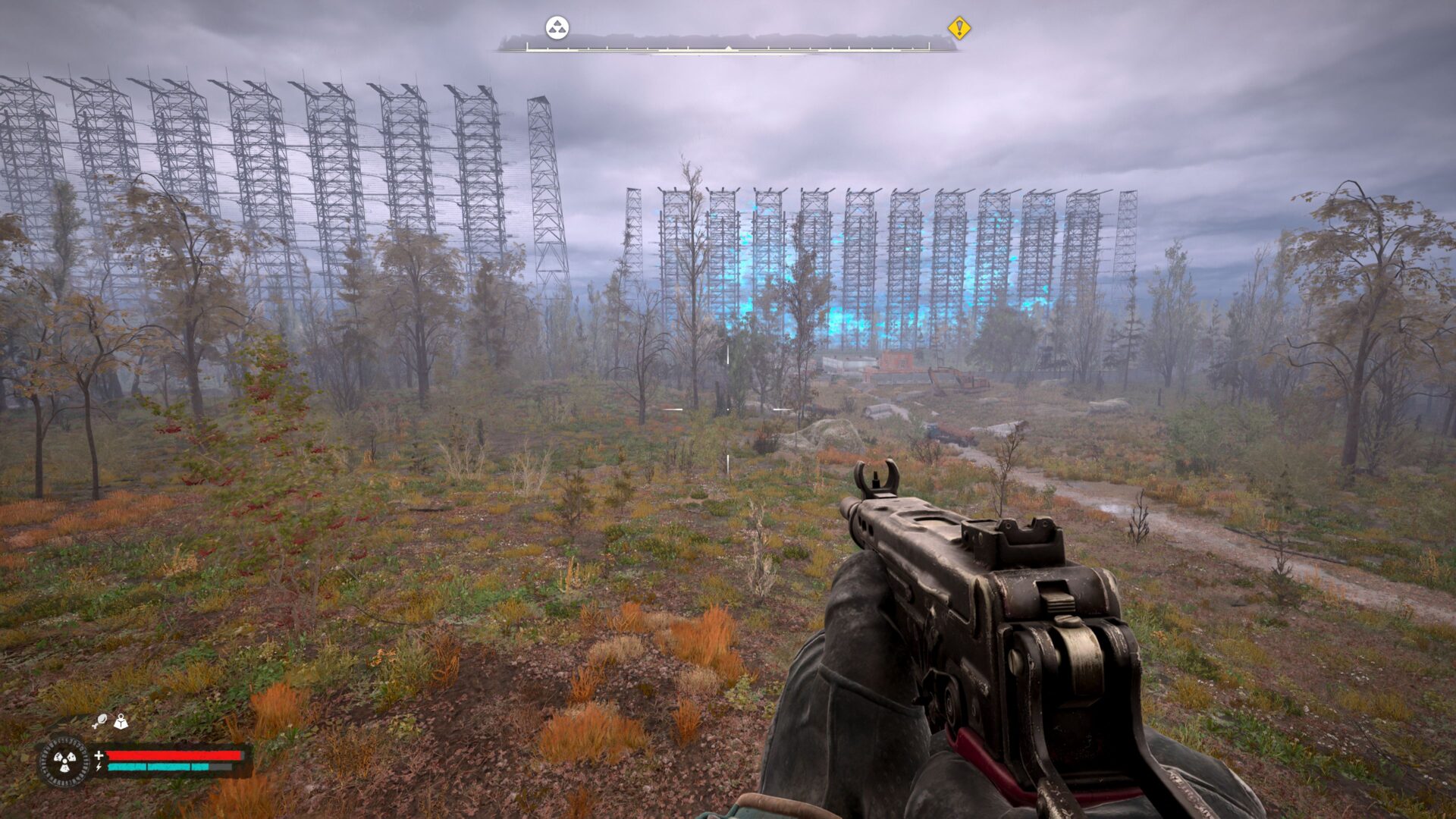1456x819 pixels.
Task: Check the hunger drumstick status icon
Action: point(99,721)
